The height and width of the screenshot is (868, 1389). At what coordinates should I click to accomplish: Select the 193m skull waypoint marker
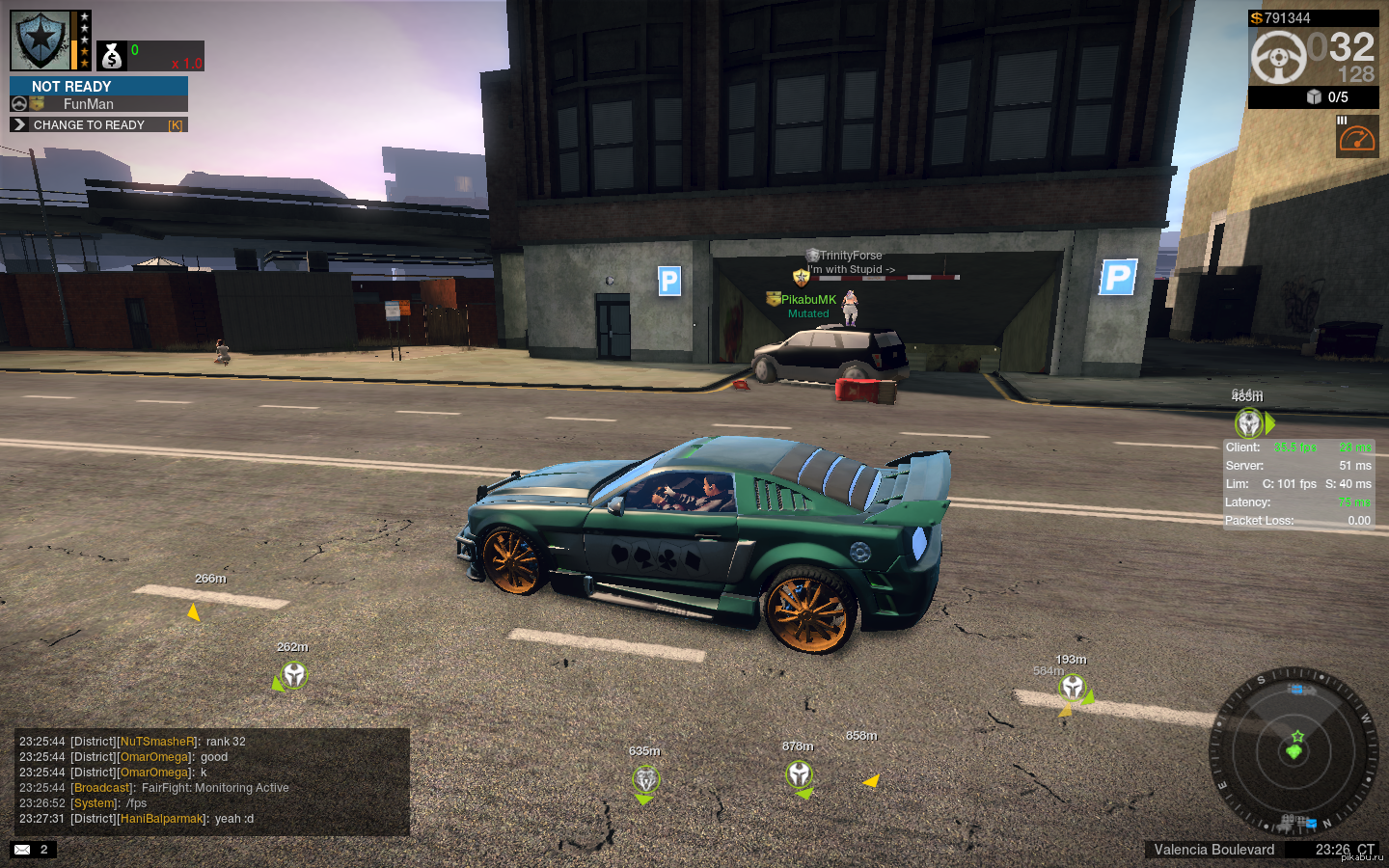[x=1073, y=687]
